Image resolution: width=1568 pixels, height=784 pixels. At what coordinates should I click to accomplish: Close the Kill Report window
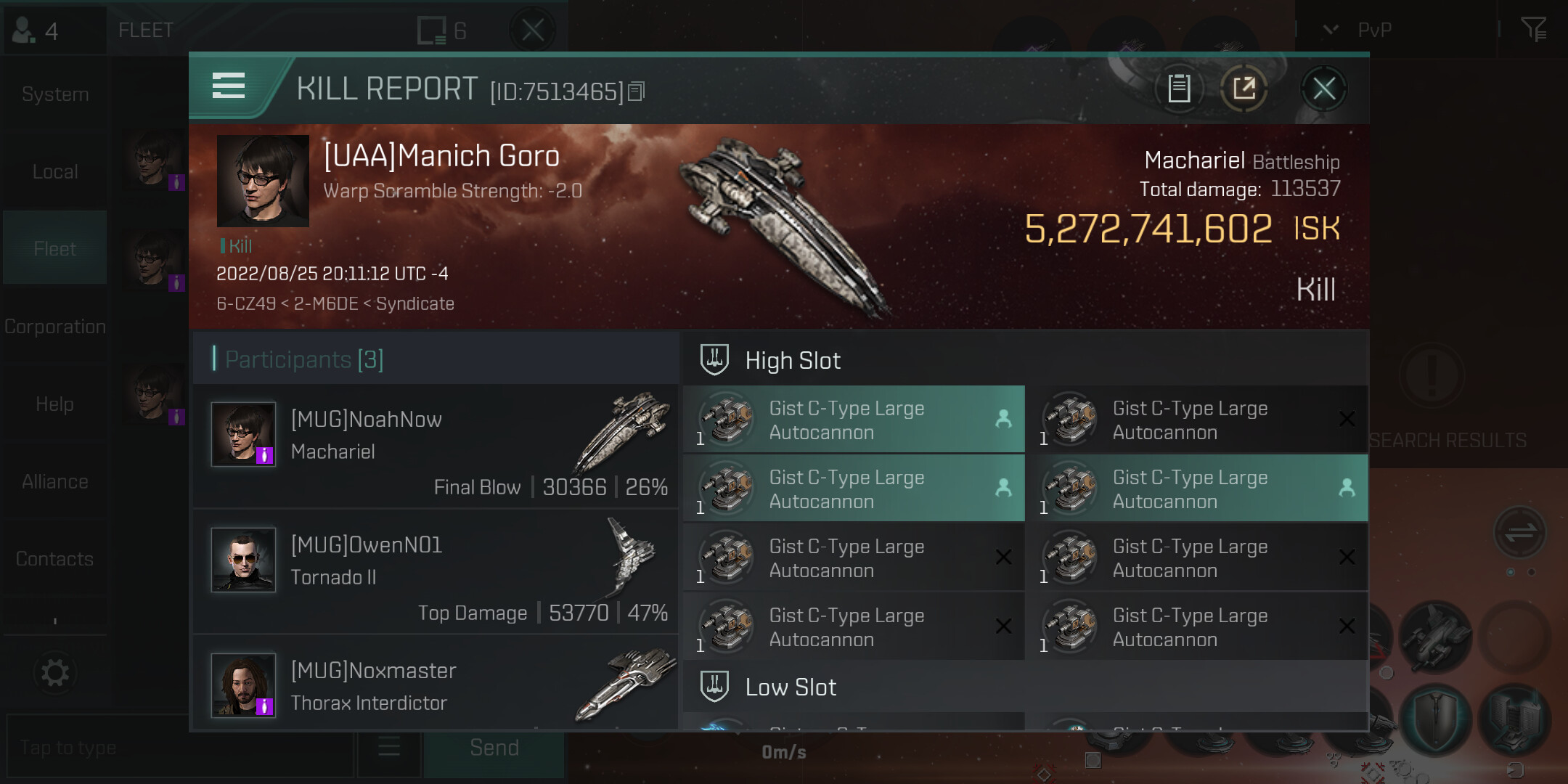(1323, 89)
